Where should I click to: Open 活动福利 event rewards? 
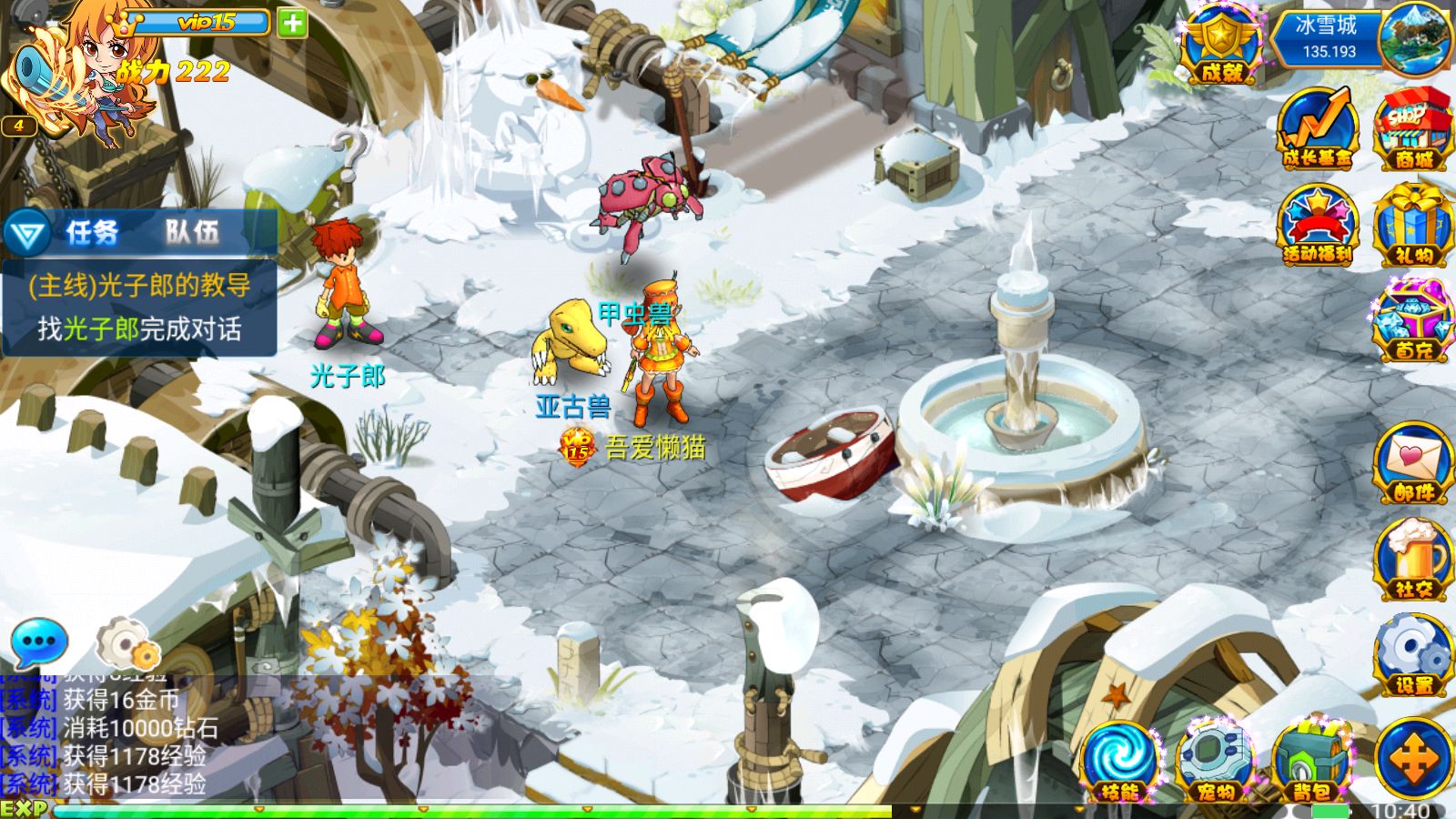tap(1317, 226)
